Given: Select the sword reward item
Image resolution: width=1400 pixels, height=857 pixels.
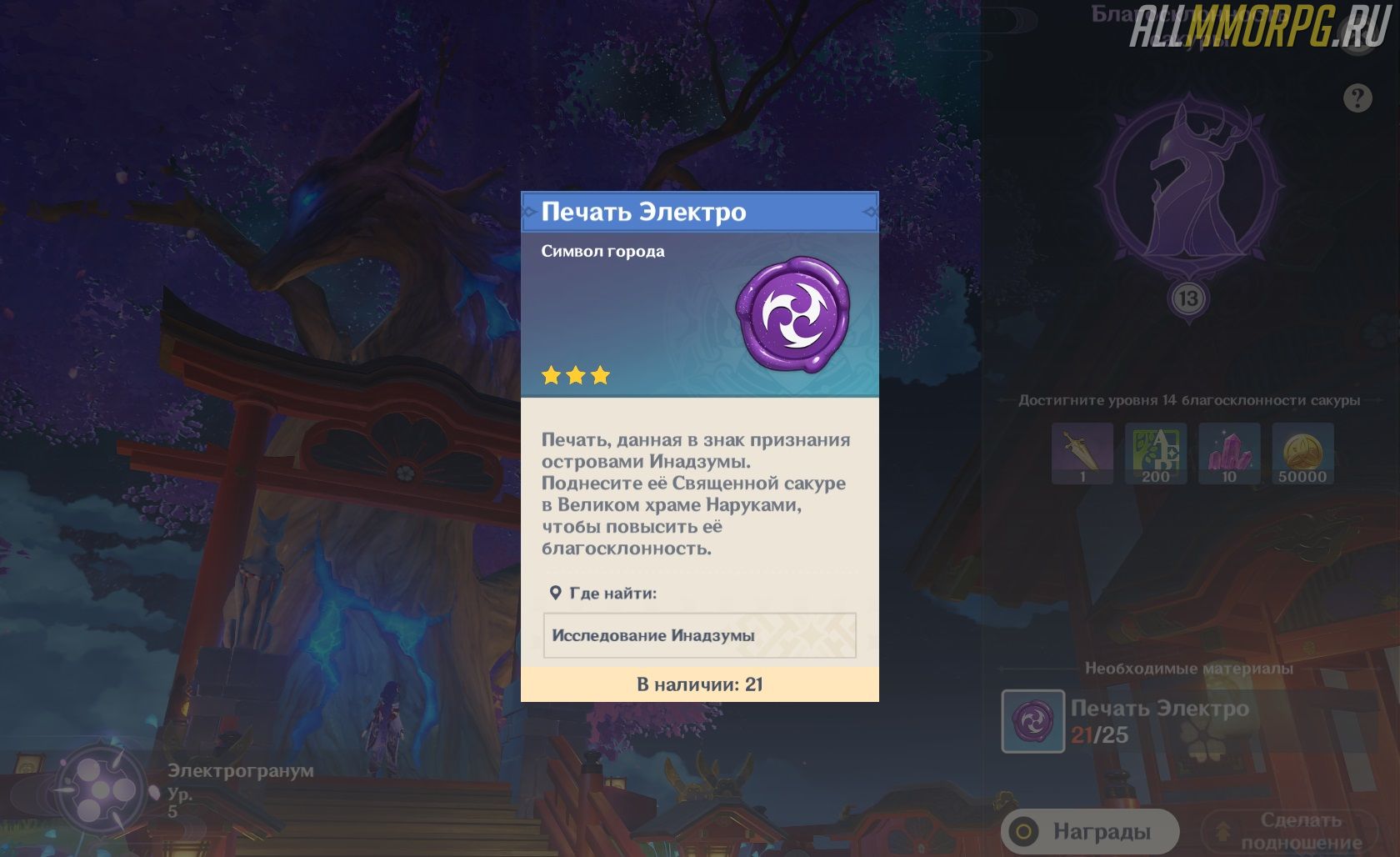Looking at the screenshot, I should (1082, 453).
